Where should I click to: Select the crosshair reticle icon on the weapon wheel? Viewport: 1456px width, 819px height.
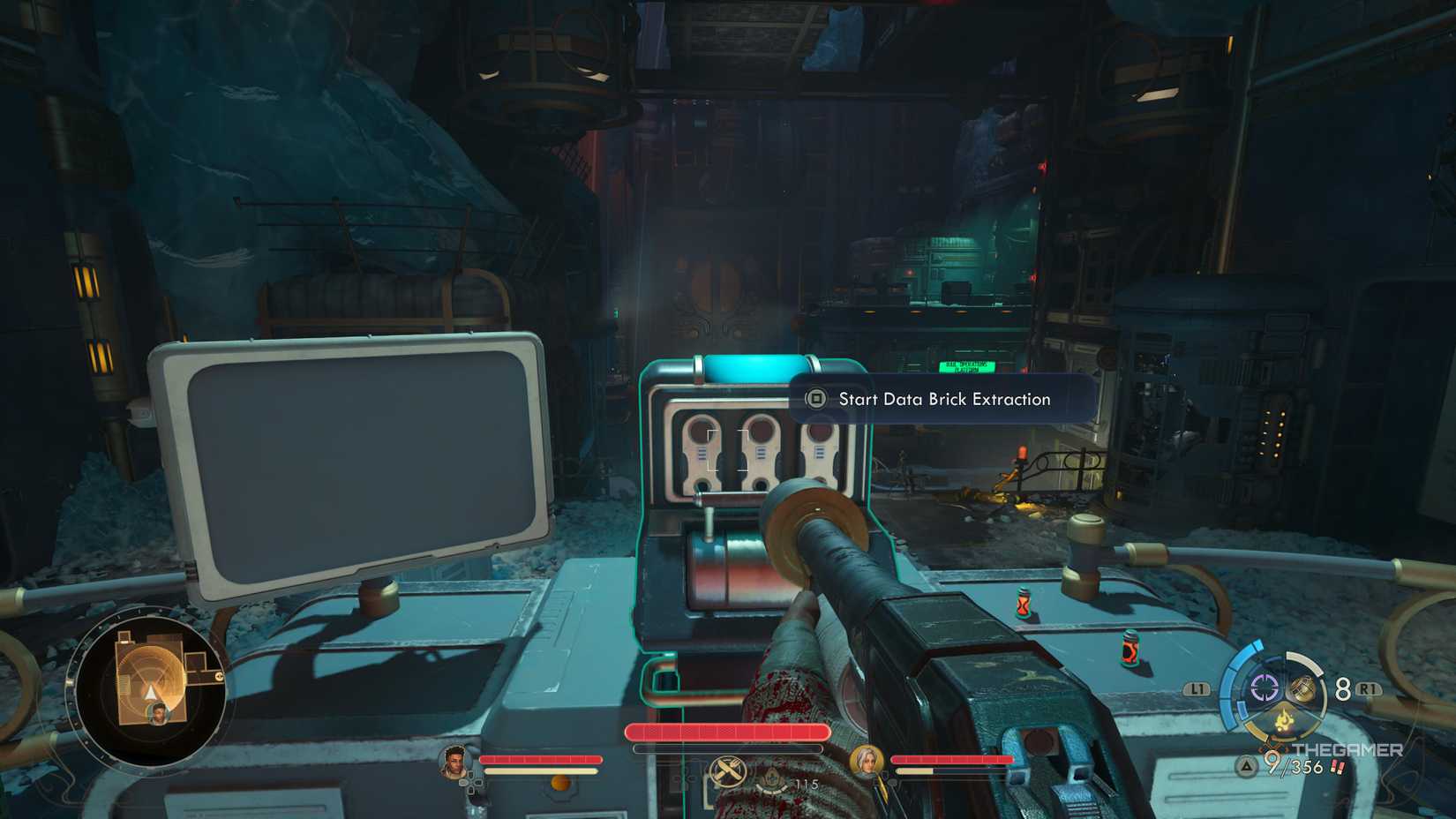pyautogui.click(x=1263, y=688)
